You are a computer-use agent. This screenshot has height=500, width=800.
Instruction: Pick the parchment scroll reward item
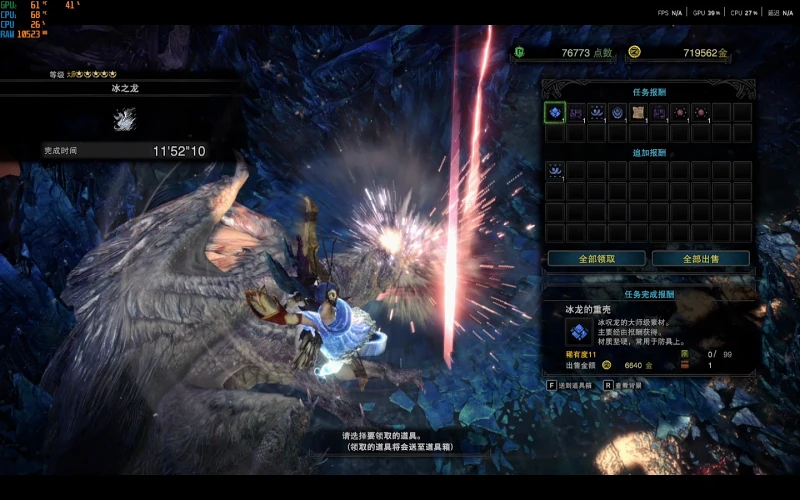(639, 112)
